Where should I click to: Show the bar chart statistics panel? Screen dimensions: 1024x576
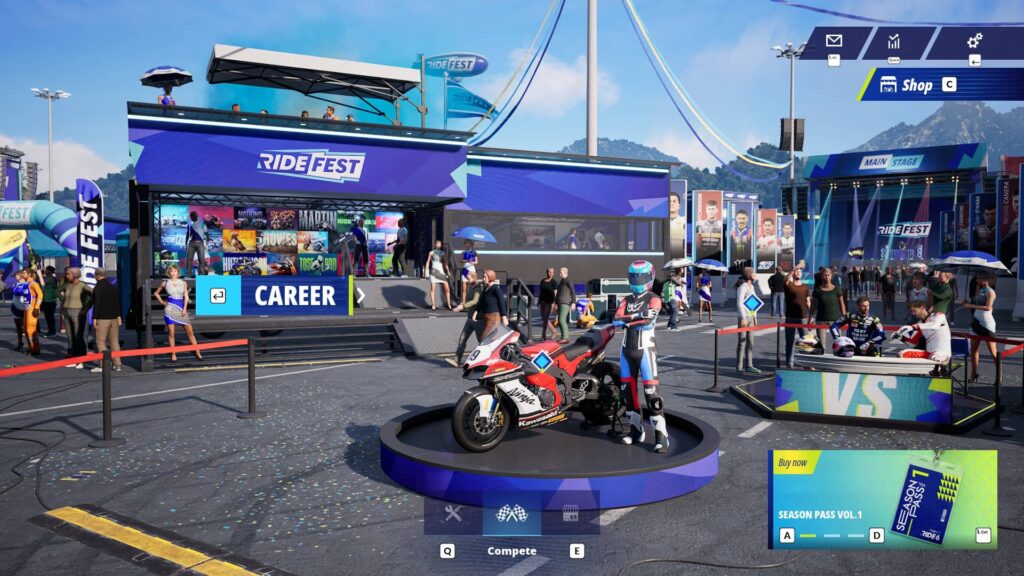tap(894, 42)
